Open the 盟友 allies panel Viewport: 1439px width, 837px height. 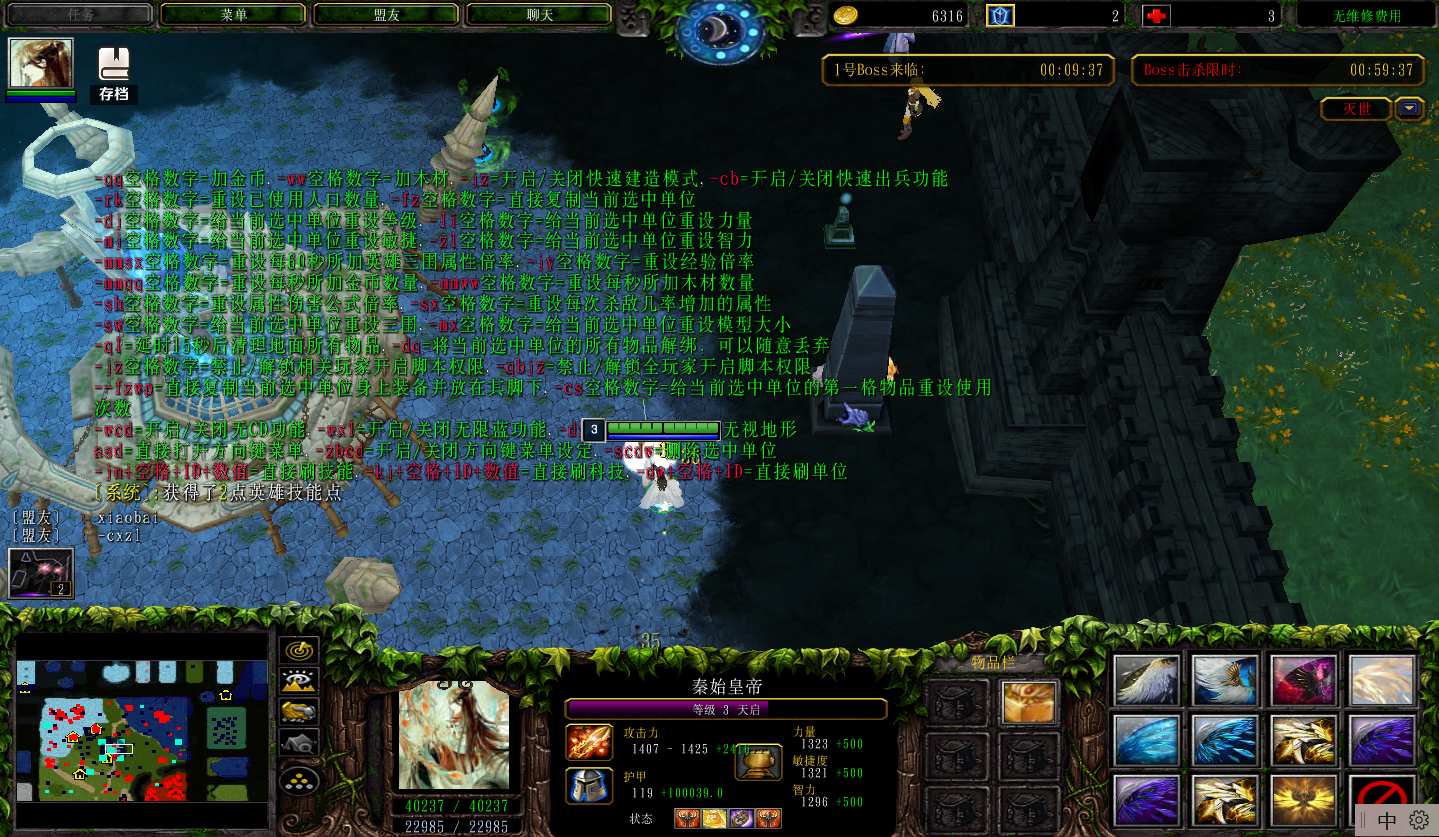coord(386,15)
